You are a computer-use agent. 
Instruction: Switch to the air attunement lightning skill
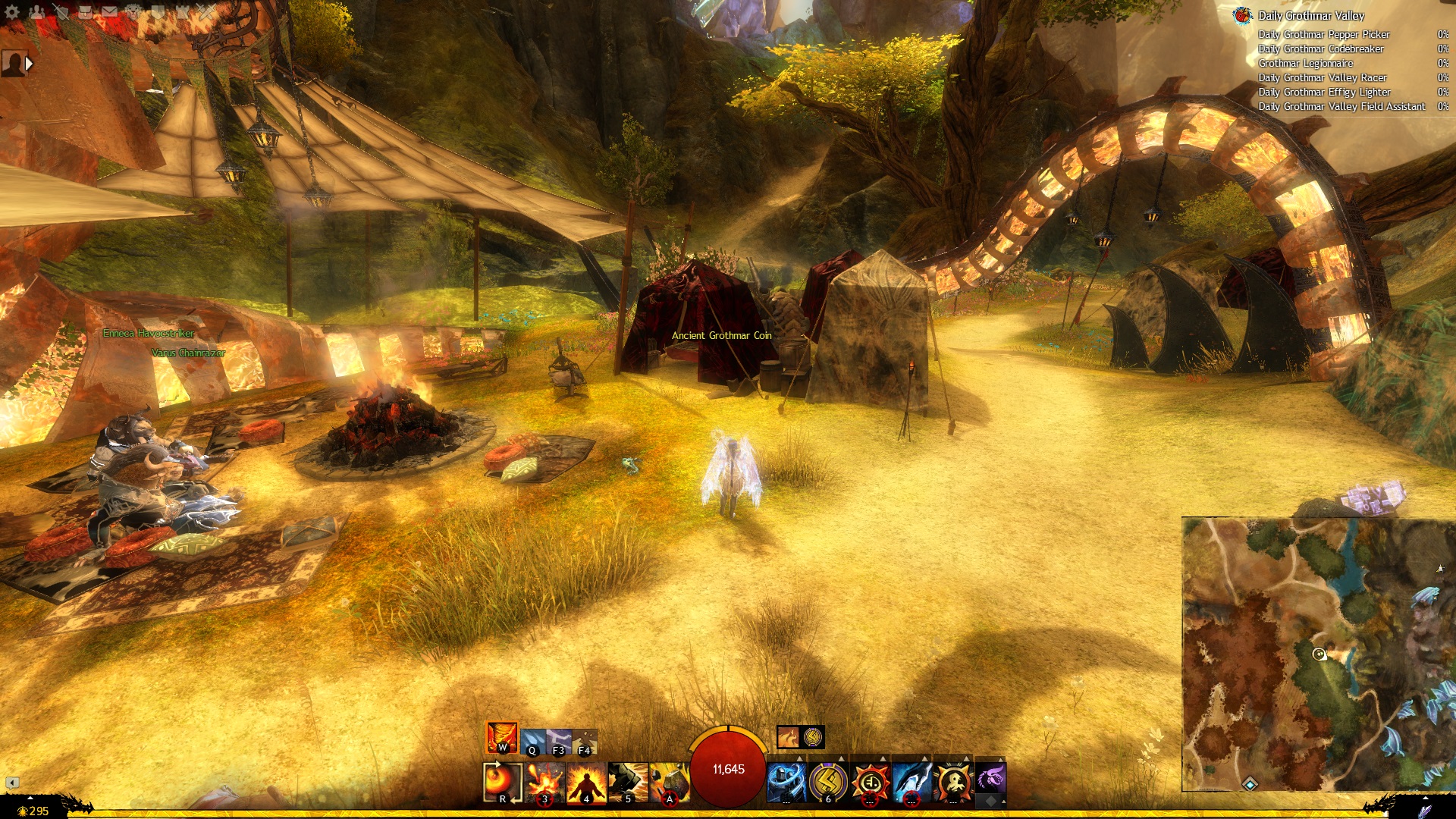coord(558,741)
